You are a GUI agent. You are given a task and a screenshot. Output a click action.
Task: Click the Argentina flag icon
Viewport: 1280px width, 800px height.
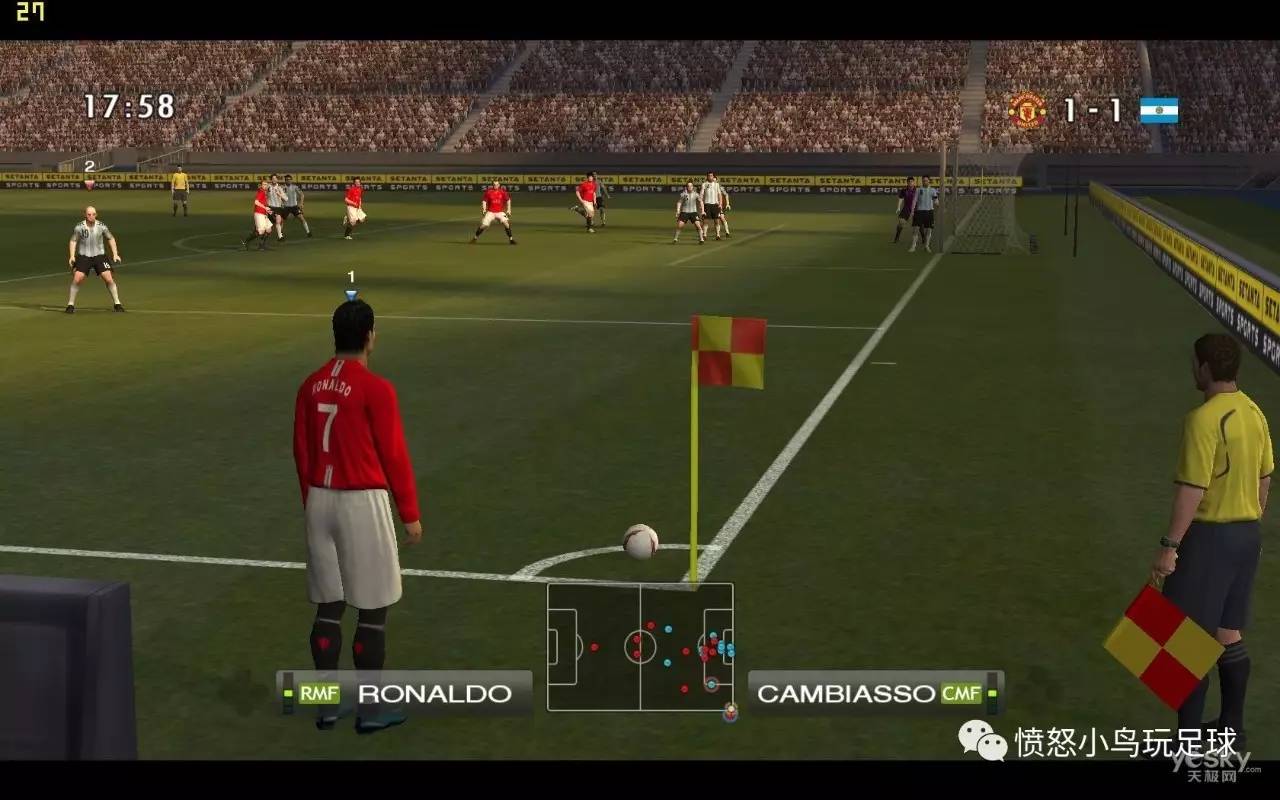click(1159, 110)
